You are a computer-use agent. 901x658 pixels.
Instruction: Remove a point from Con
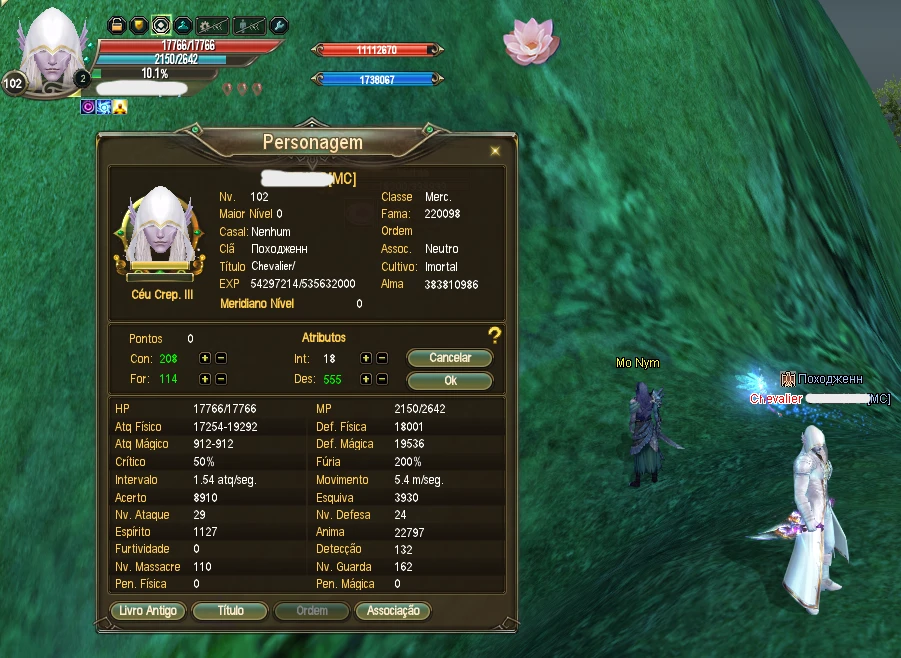click(x=221, y=358)
